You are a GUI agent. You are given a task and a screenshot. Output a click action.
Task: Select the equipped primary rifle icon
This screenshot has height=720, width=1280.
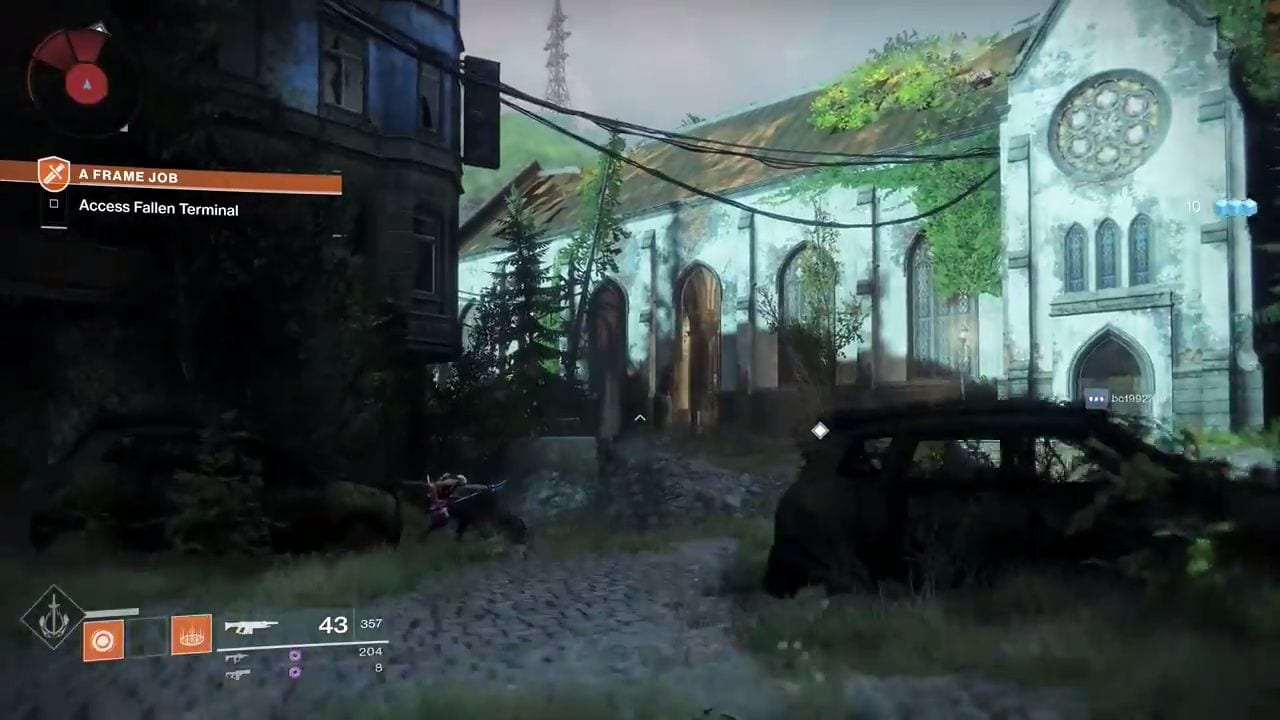click(x=251, y=627)
